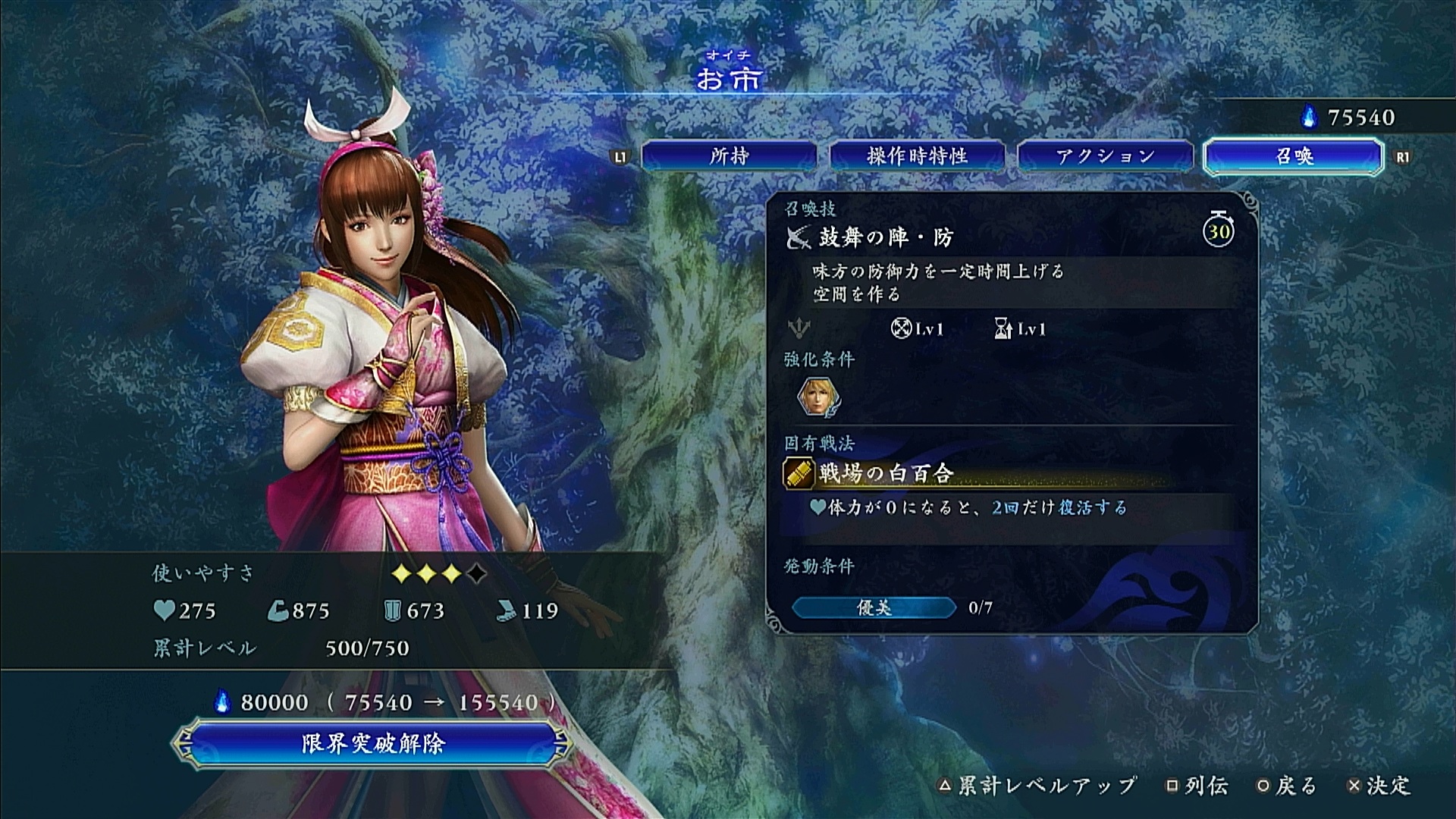The width and height of the screenshot is (1456, 819).
Task: Choose the 戦場の白百合 unique tactic entry
Action: (886, 474)
